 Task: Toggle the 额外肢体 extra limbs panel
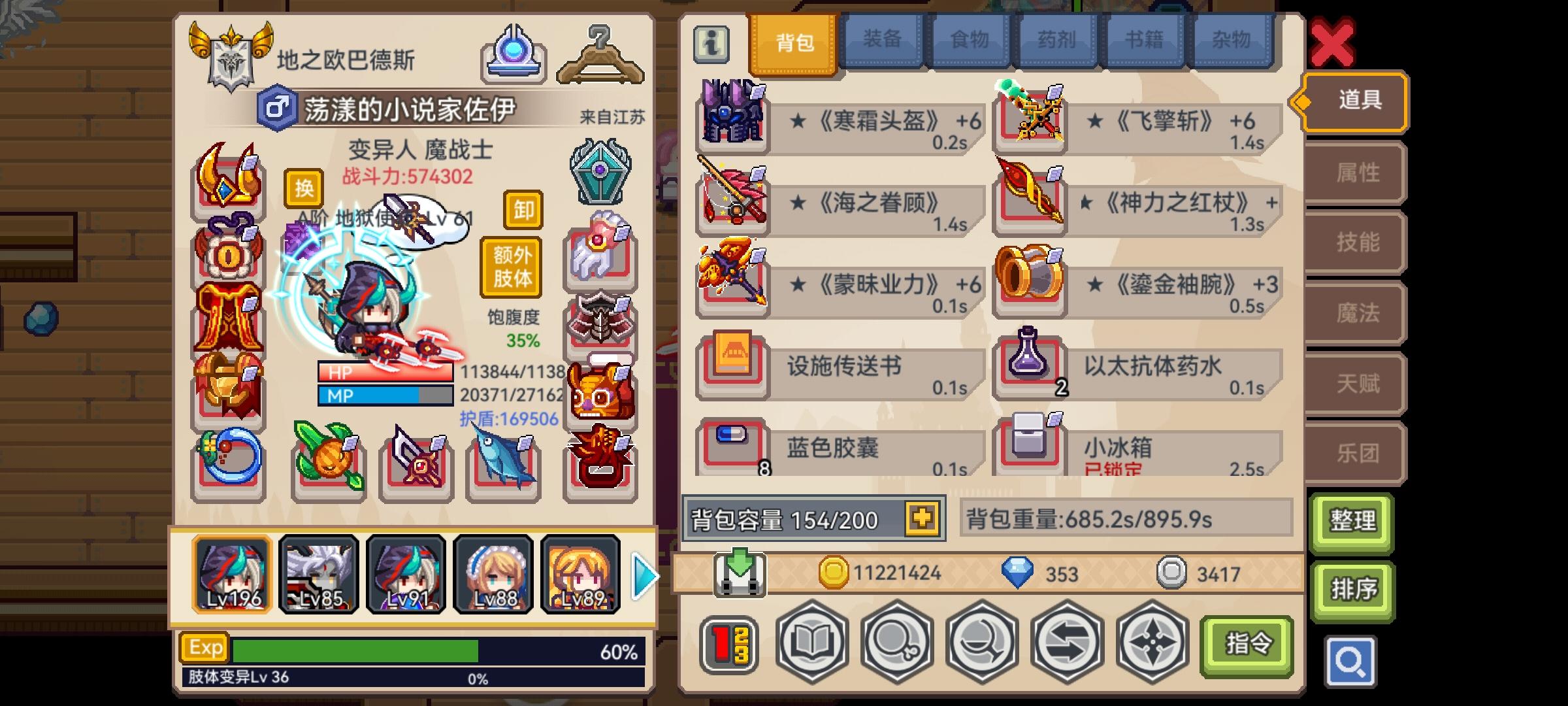click(512, 267)
